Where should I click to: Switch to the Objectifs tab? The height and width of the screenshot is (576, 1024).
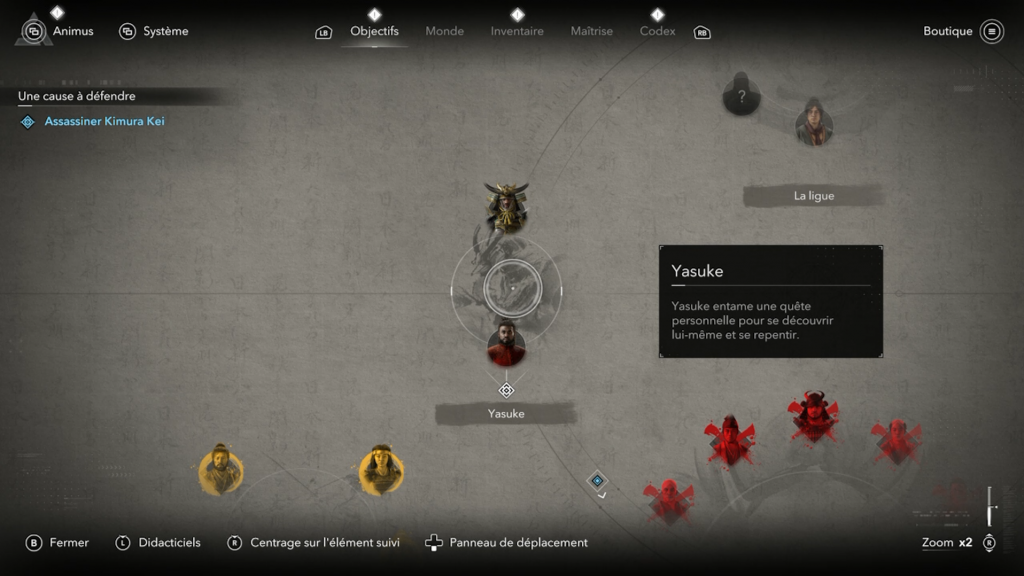click(x=374, y=31)
